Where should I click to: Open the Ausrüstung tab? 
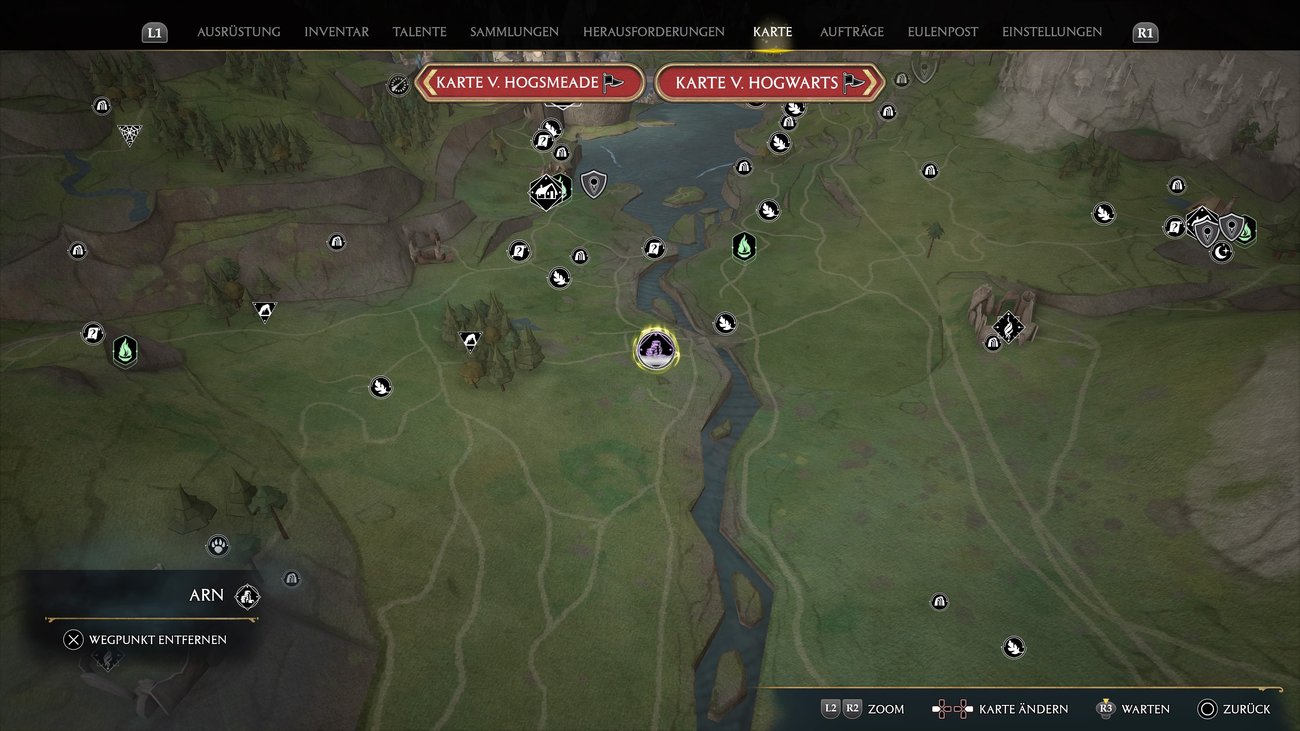click(x=238, y=32)
